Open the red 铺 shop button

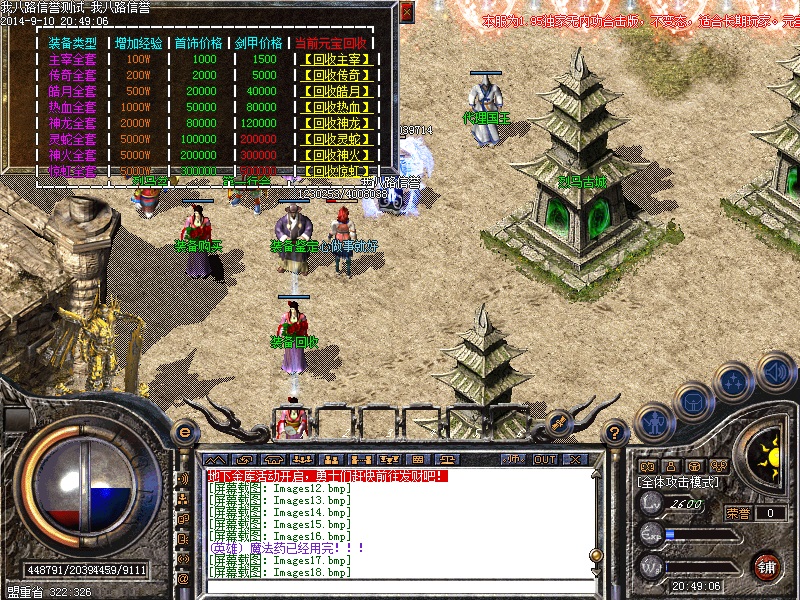(x=767, y=568)
